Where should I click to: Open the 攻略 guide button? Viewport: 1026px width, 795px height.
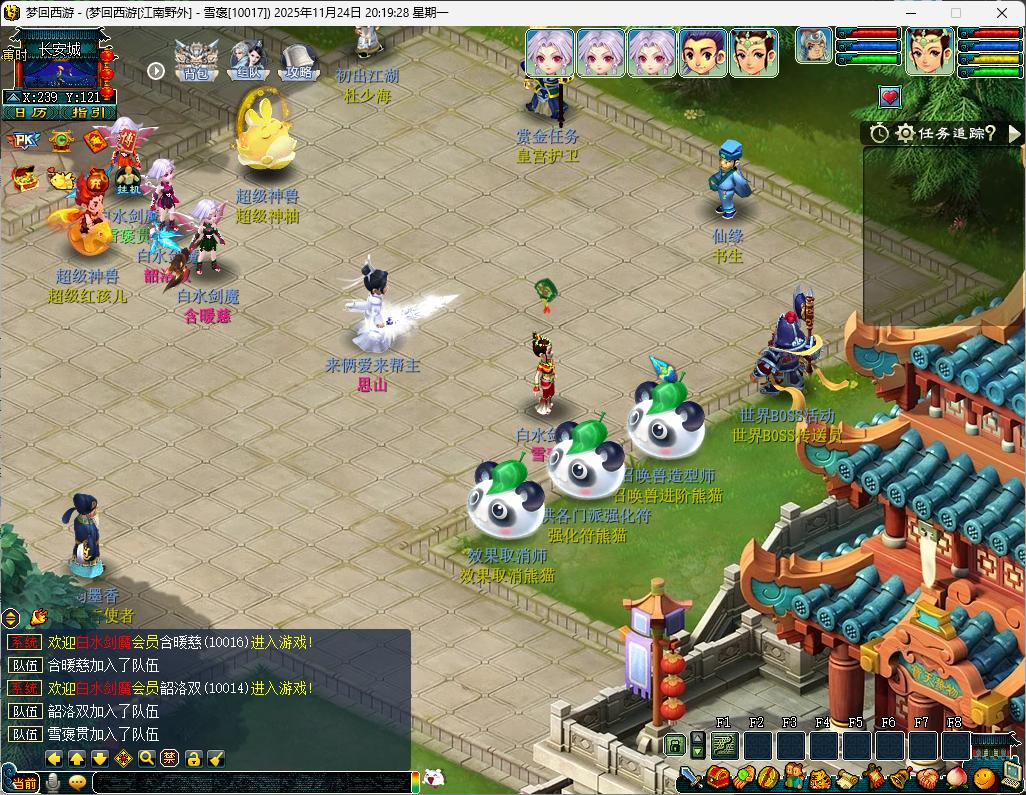click(x=298, y=60)
